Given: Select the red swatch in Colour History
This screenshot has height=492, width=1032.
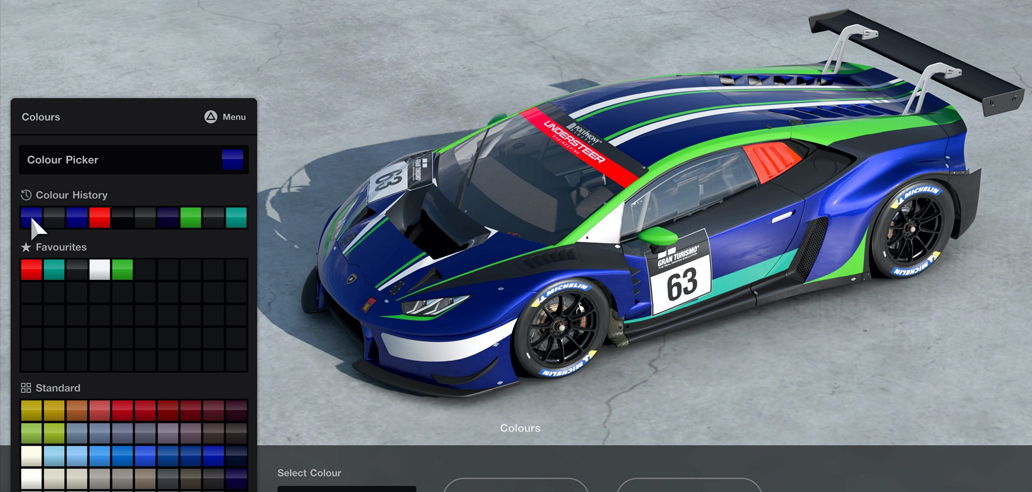Looking at the screenshot, I should pyautogui.click(x=99, y=217).
